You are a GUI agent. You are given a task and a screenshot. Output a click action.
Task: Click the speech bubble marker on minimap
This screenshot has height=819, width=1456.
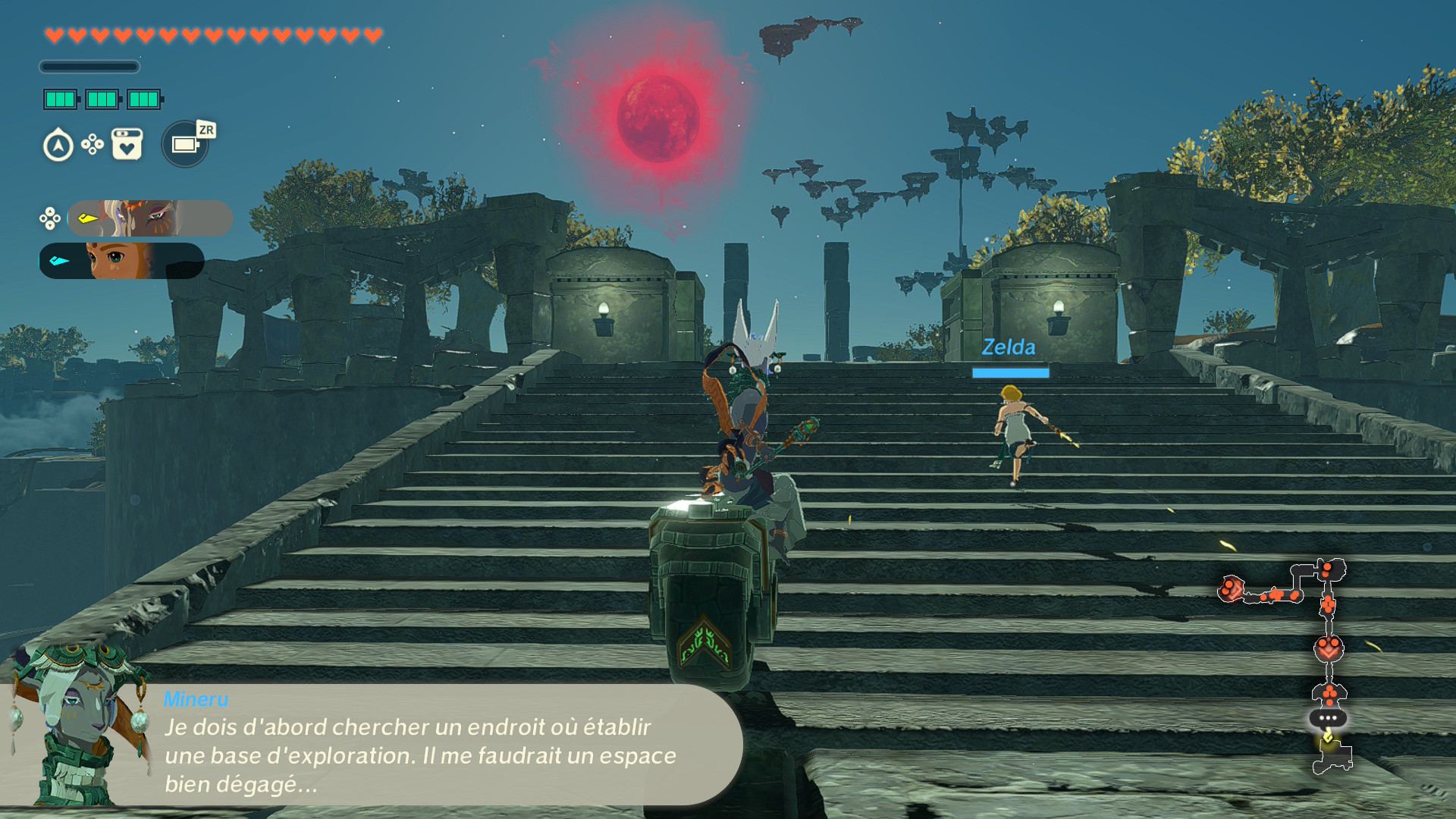click(1328, 717)
